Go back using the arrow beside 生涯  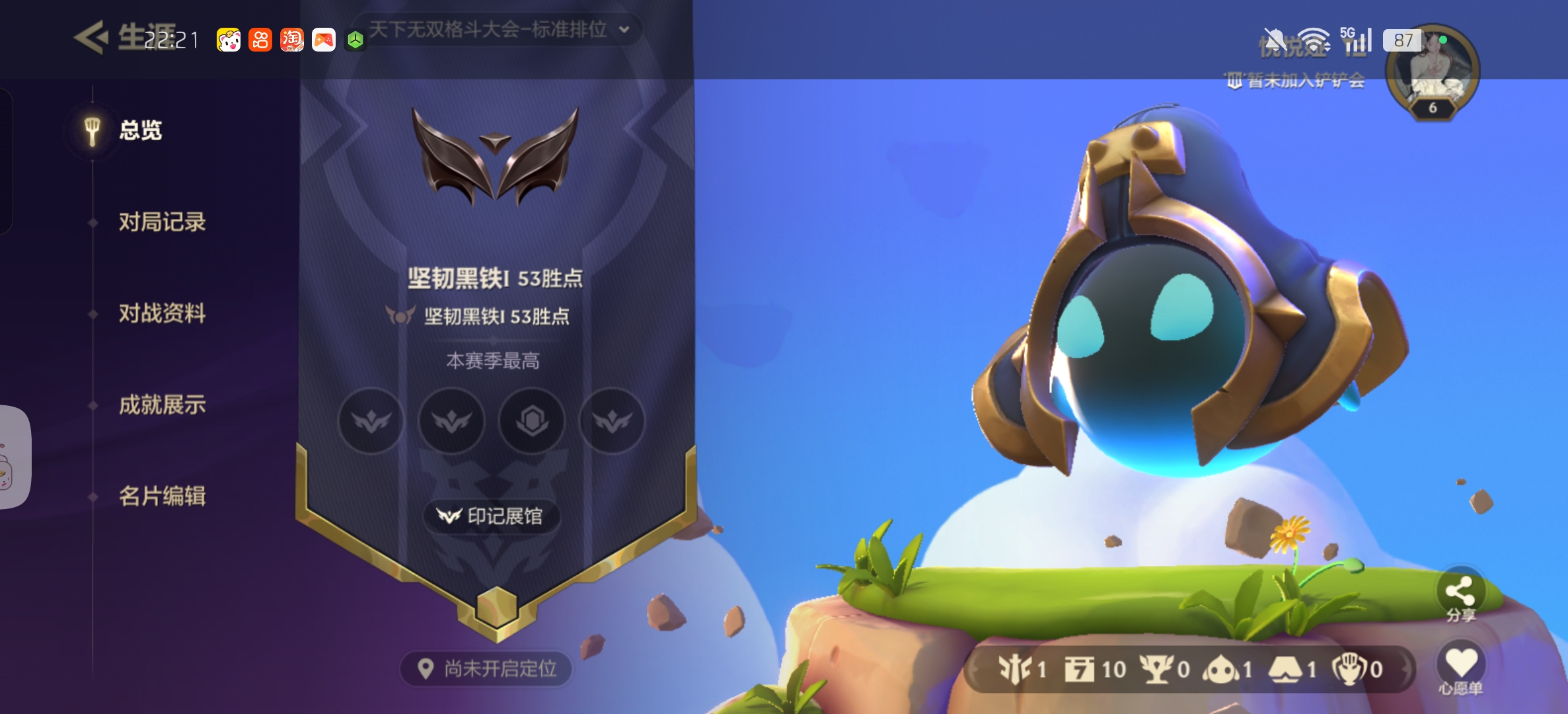pos(91,38)
